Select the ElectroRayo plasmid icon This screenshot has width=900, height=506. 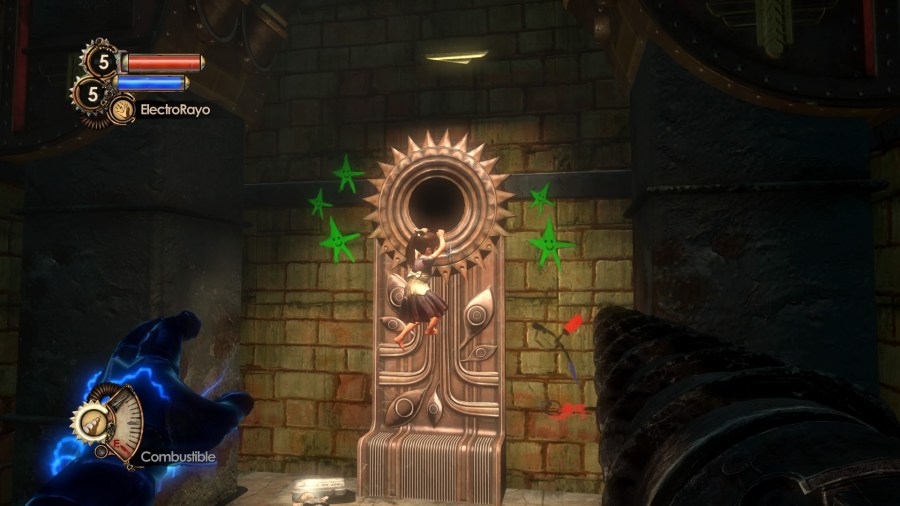point(124,109)
